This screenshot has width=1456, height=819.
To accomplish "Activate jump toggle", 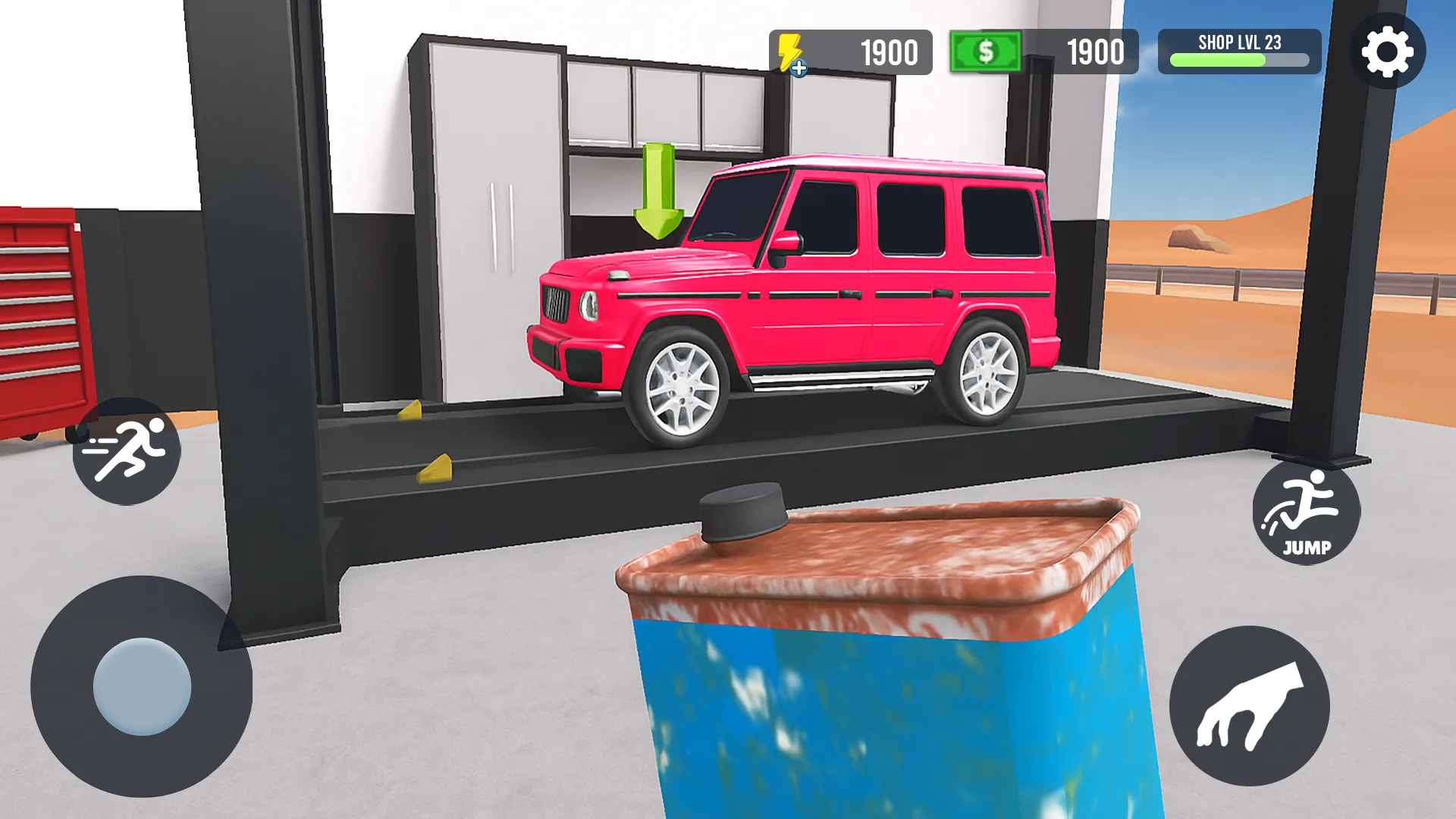I will tap(1307, 515).
